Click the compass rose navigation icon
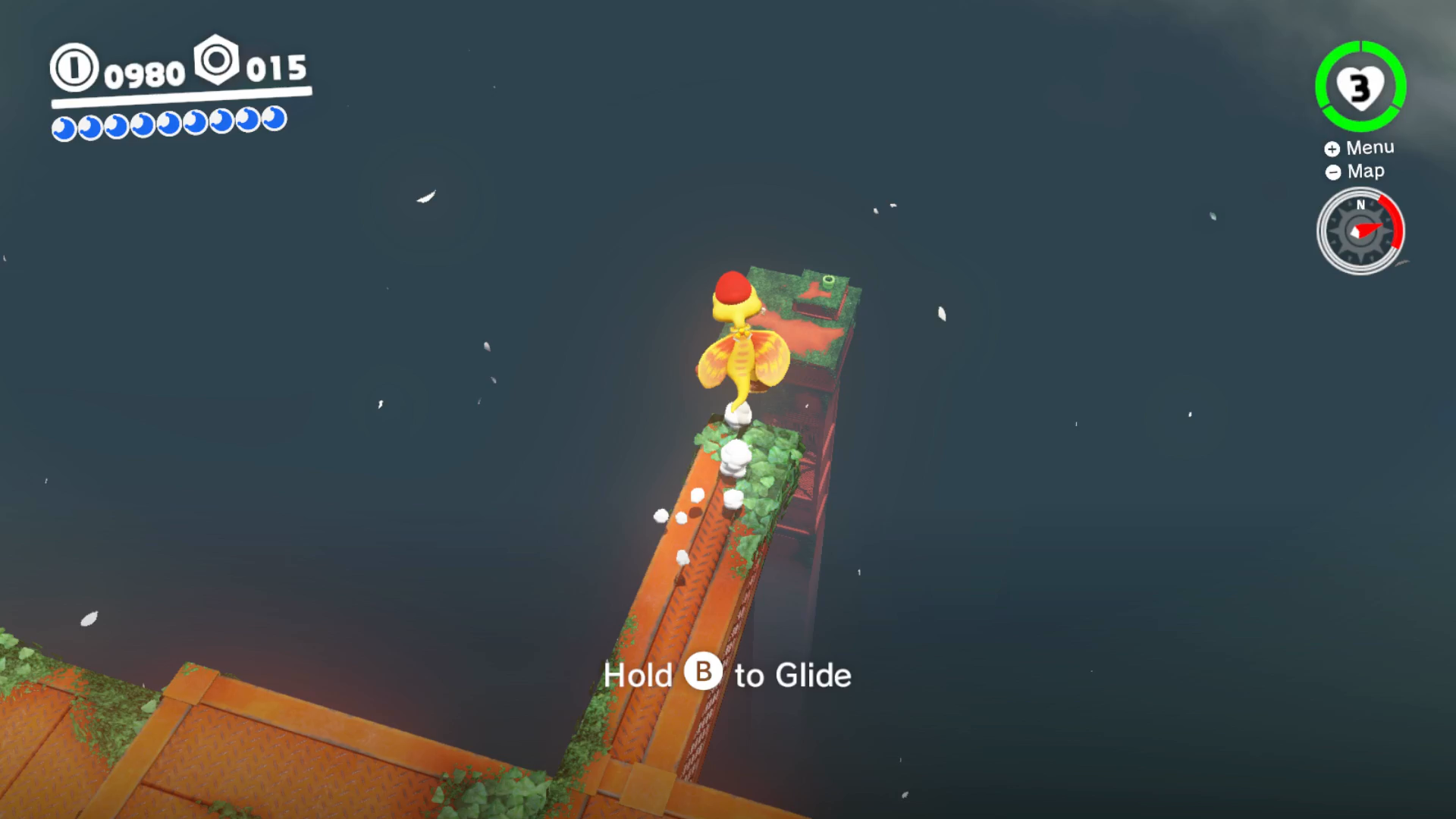This screenshot has width=1456, height=819. pyautogui.click(x=1360, y=230)
